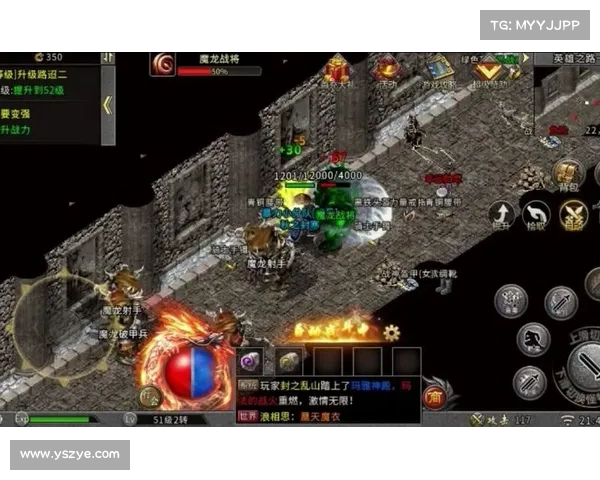Open the red gift box reward icon

click(x=335, y=69)
